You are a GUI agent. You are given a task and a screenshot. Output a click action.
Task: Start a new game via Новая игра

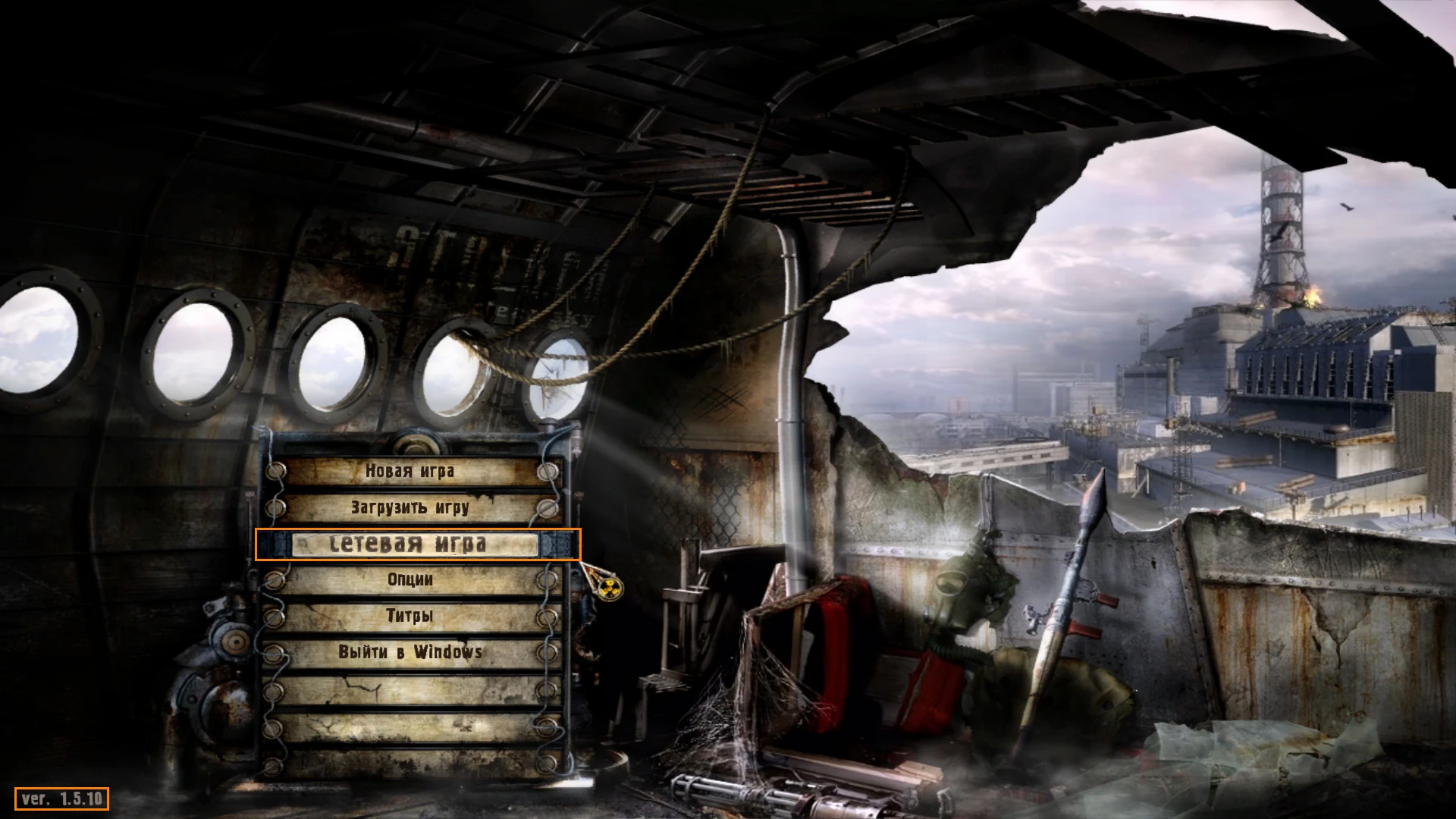click(409, 472)
